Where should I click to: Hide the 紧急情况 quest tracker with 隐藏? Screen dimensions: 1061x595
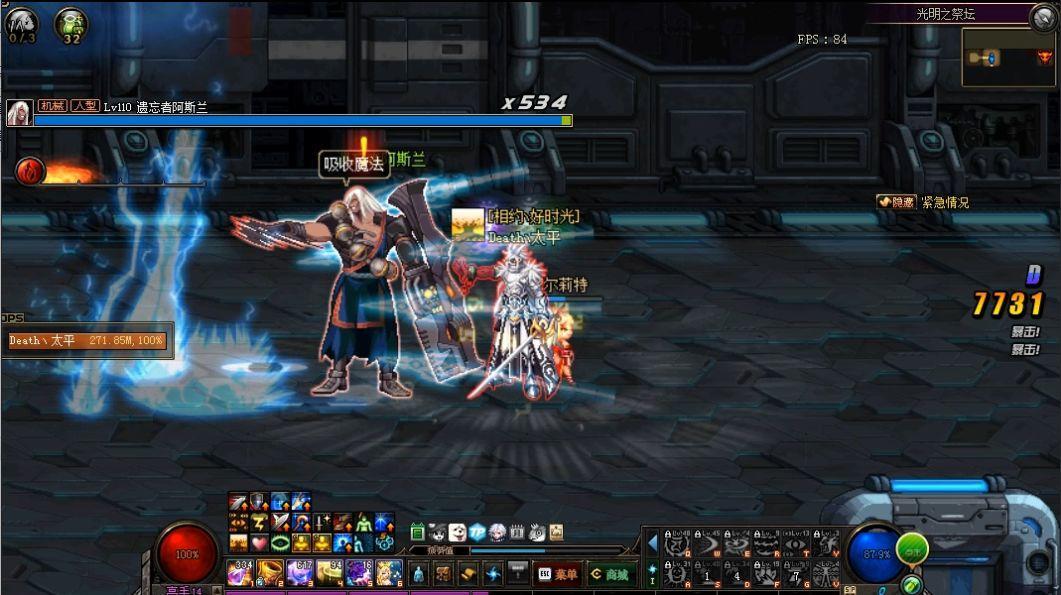coord(896,202)
